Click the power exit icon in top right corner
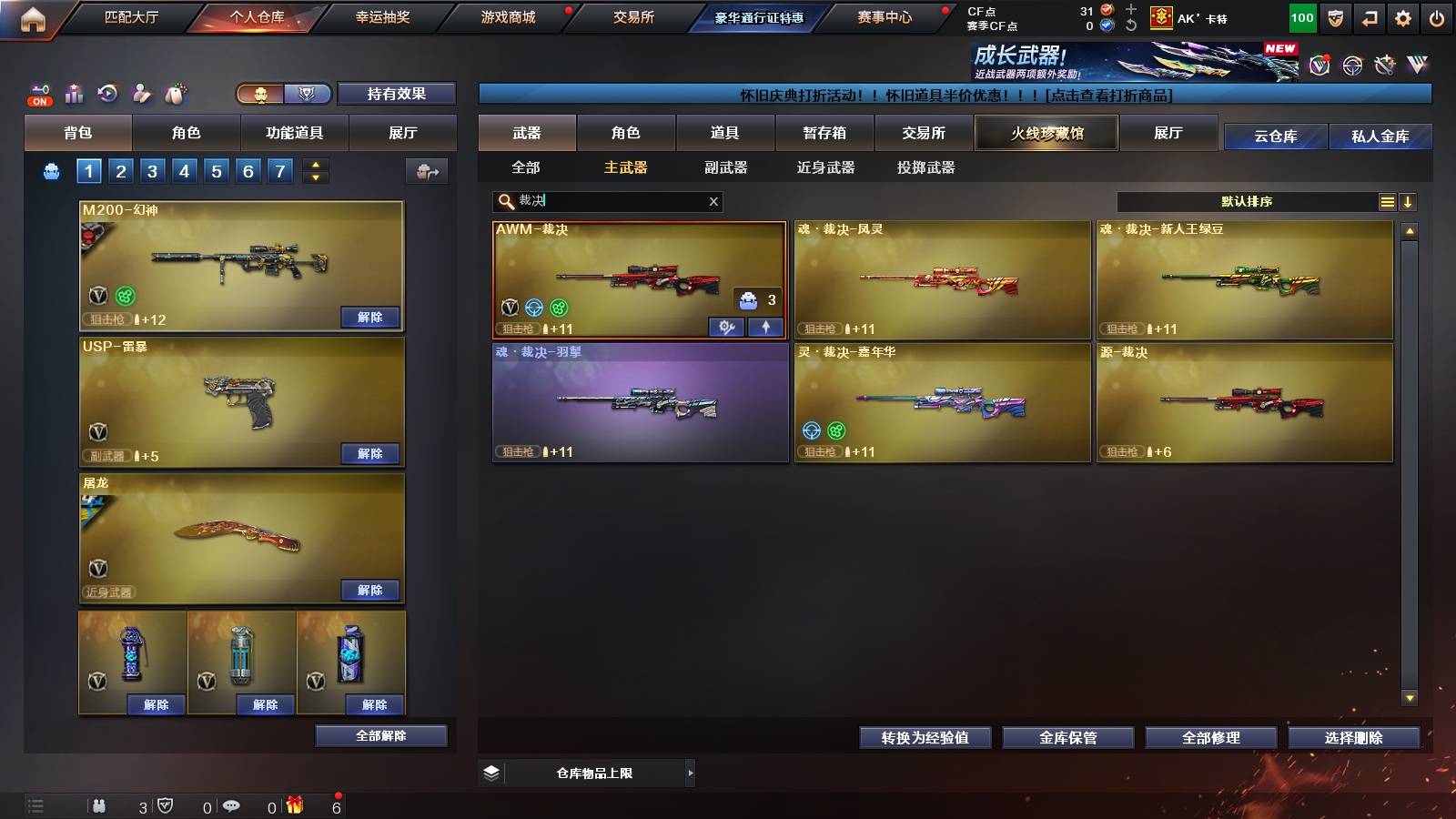Screen dimensions: 1456x819 (1435, 18)
